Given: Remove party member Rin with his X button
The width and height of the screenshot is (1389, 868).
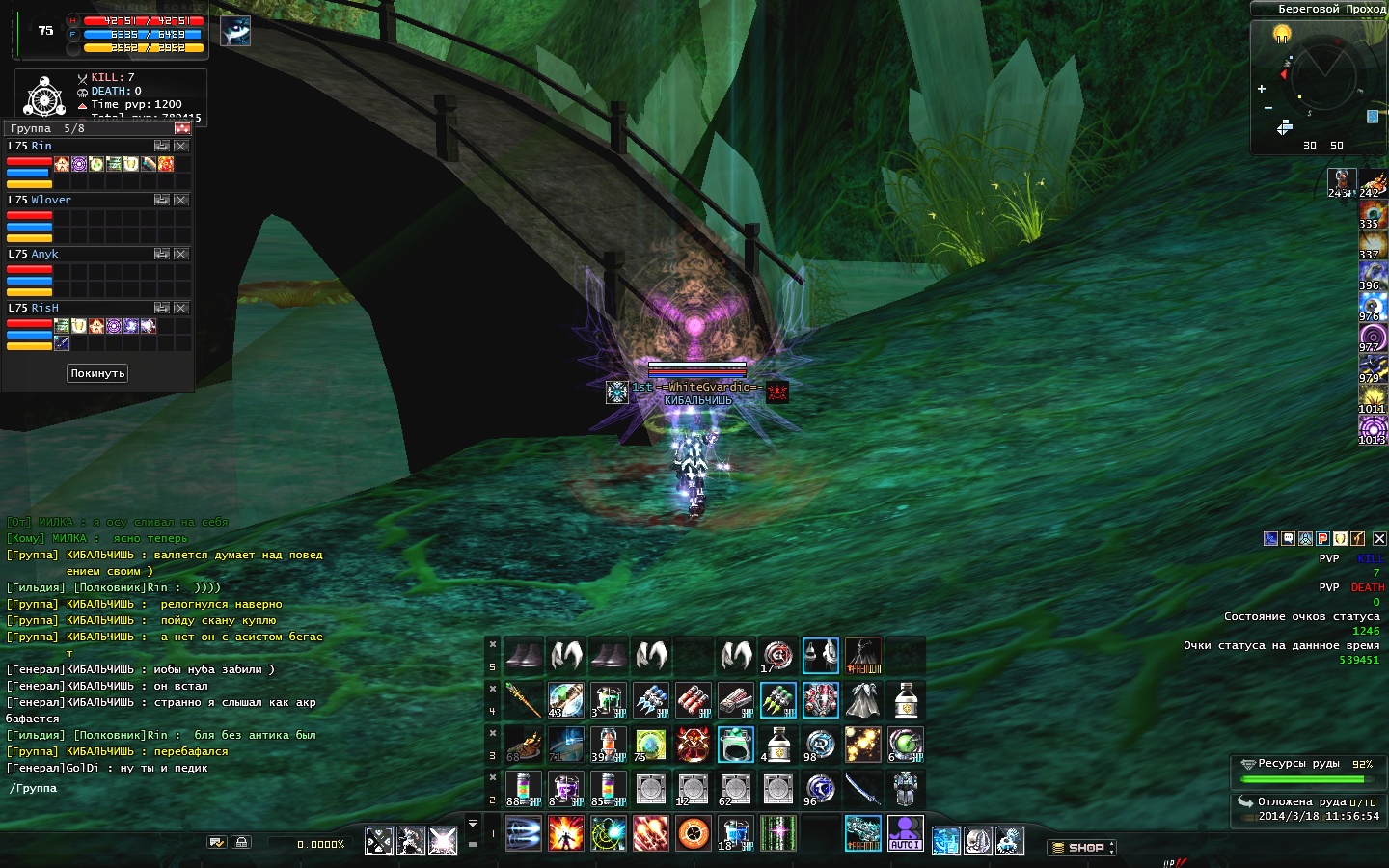Looking at the screenshot, I should (x=181, y=146).
